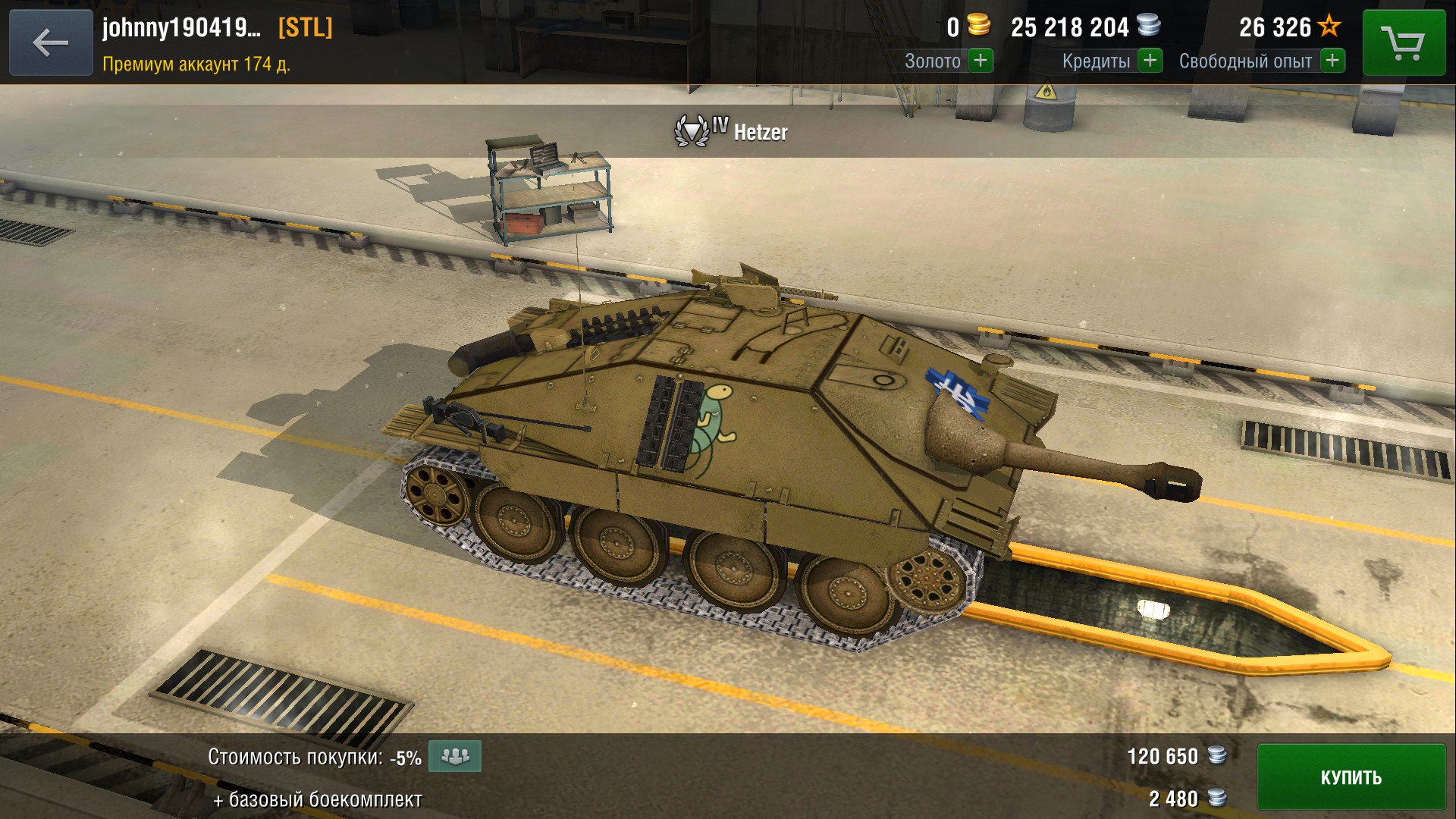Viewport: 1456px width, 819px height.
Task: Open the shopping cart store
Action: (1403, 42)
